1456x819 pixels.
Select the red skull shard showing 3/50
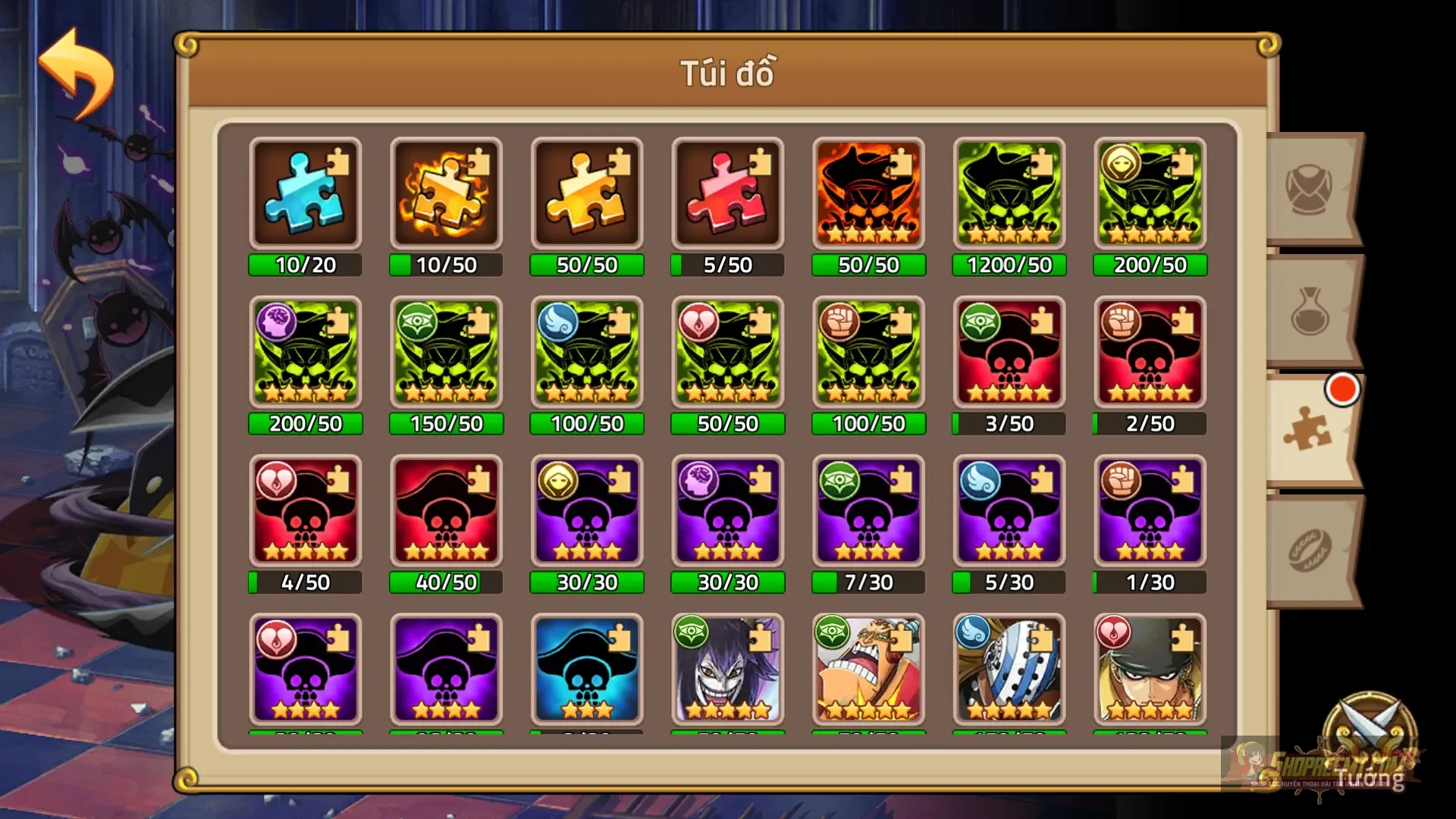tap(1009, 353)
